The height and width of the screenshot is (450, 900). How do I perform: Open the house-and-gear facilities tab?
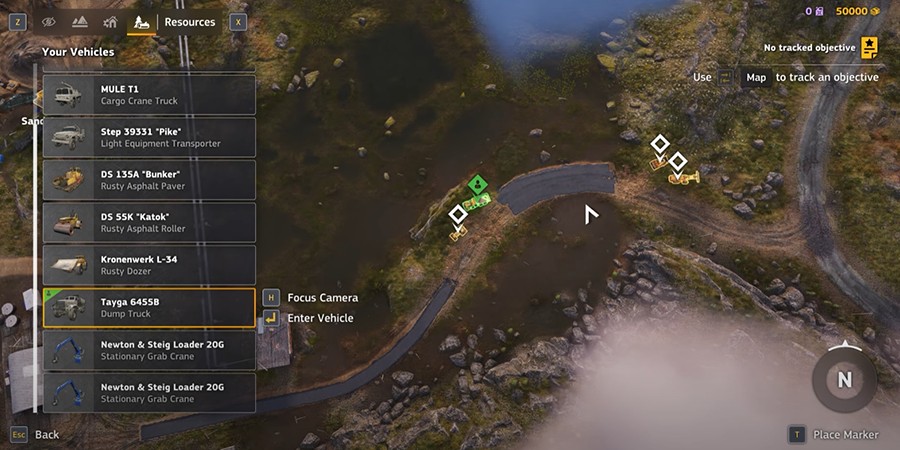[110, 21]
